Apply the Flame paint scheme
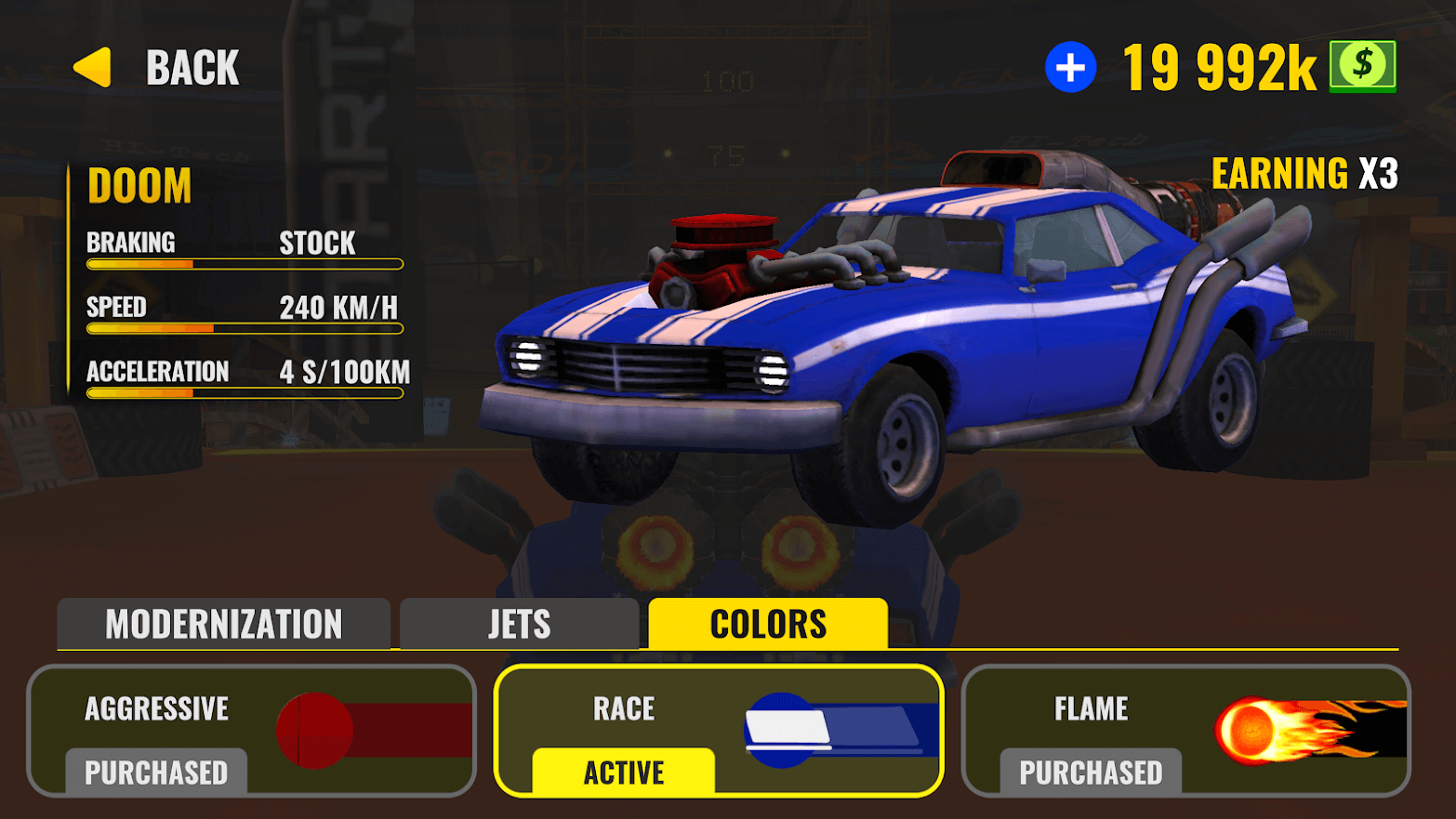The image size is (1456, 819). [1185, 731]
